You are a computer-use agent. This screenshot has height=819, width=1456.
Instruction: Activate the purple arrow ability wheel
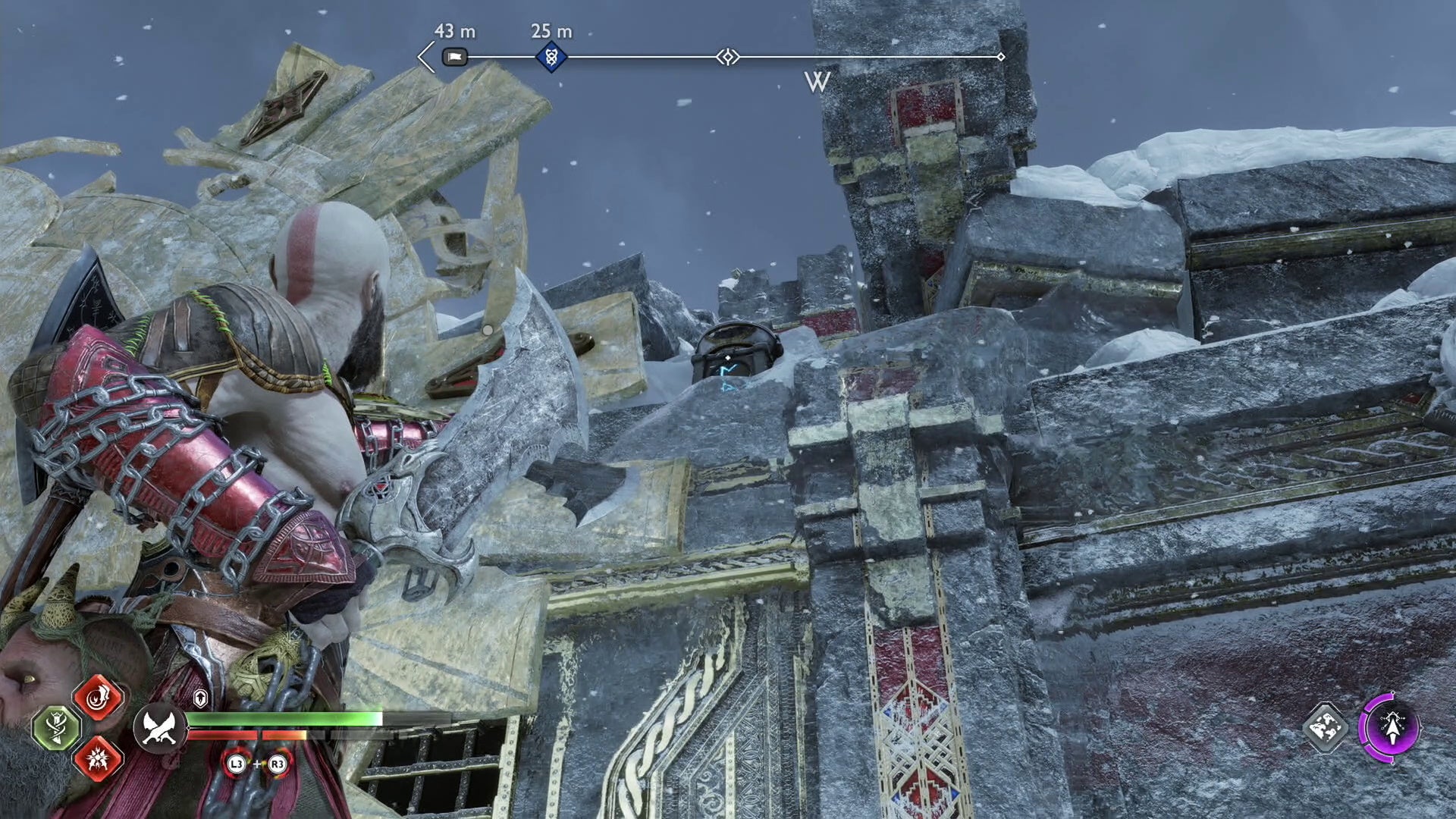1390,728
